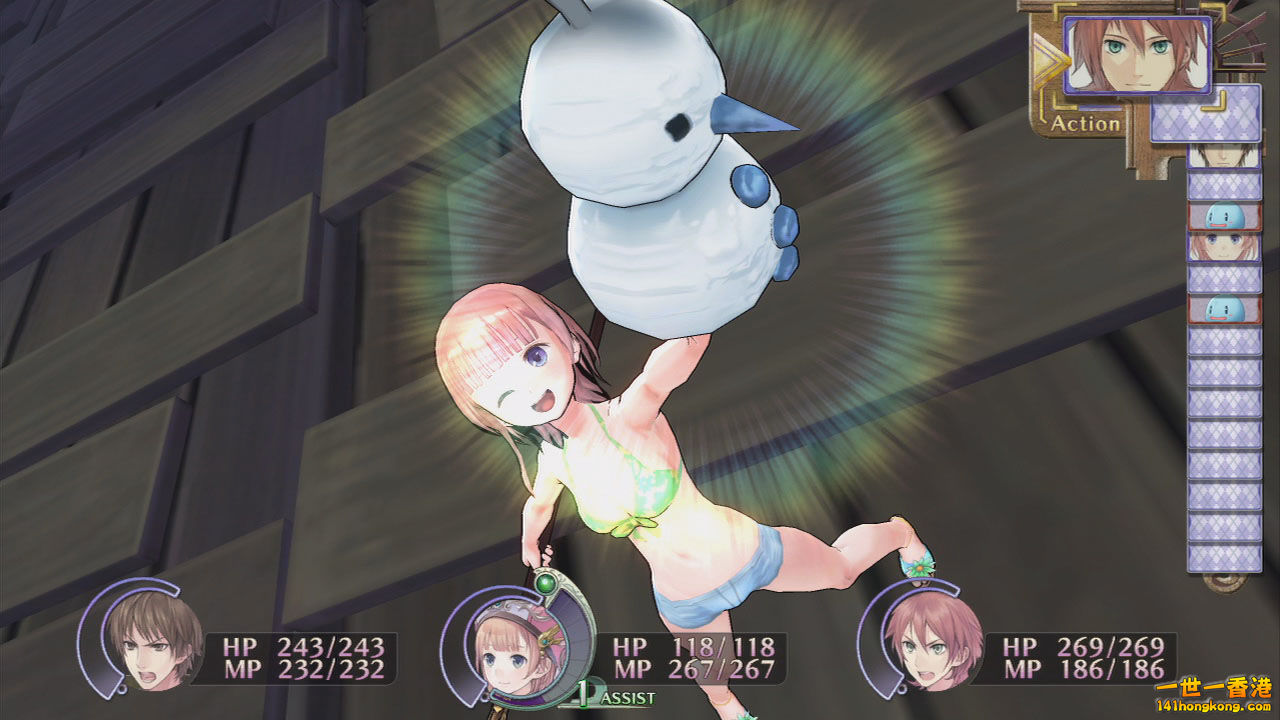Screen dimensions: 1280x720
Task: Pick Rorona's small portrait in turn-order timeline
Action: [x=1224, y=247]
